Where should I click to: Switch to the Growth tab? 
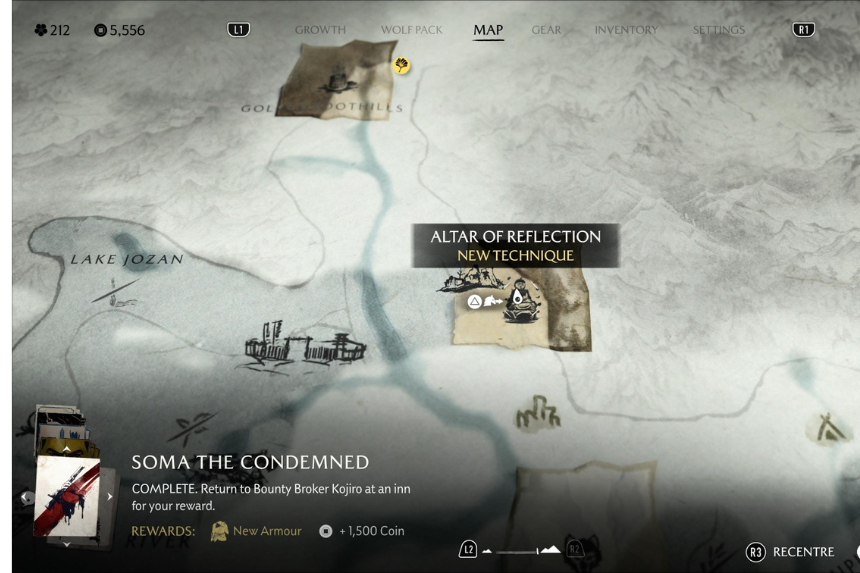tap(320, 30)
